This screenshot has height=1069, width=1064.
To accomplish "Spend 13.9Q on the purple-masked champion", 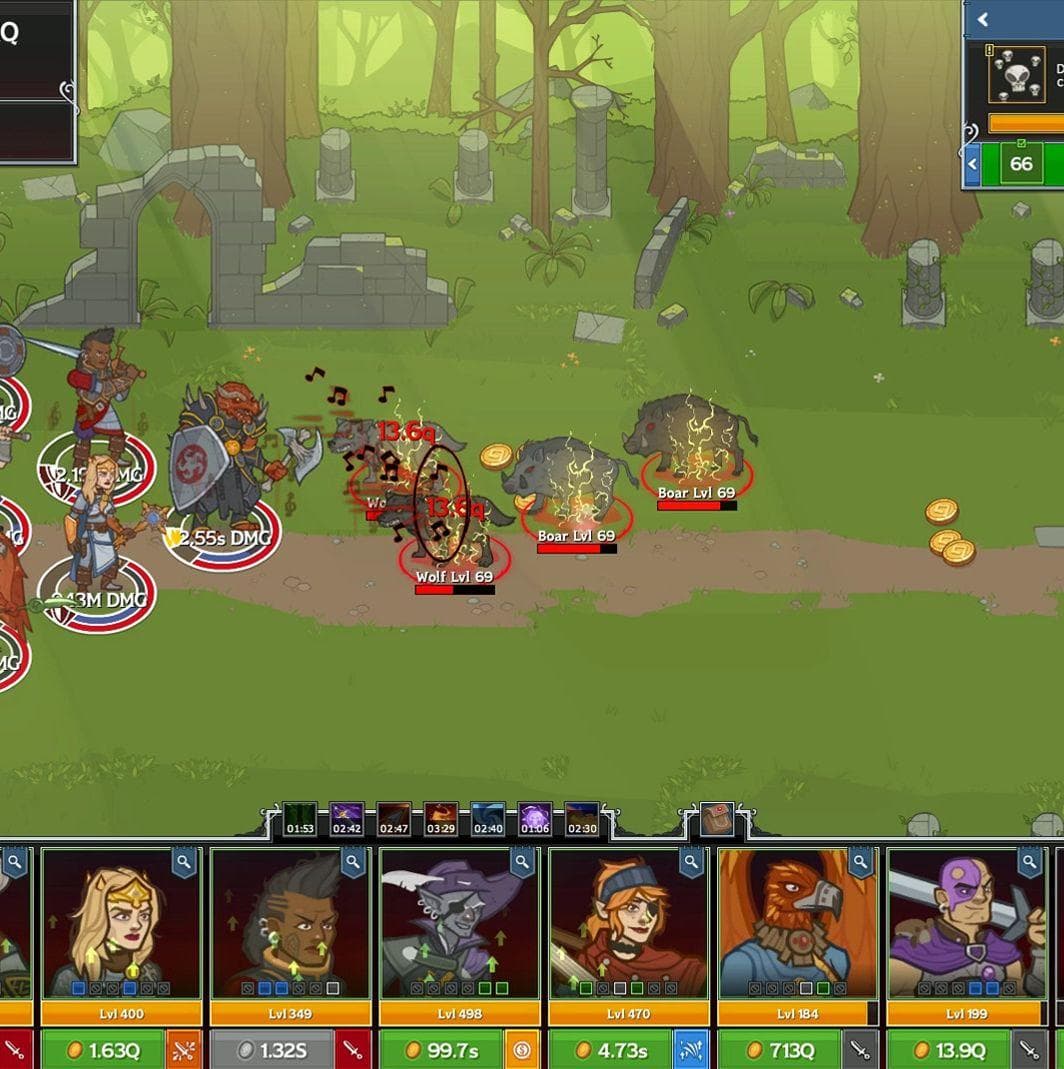I will (x=948, y=1050).
